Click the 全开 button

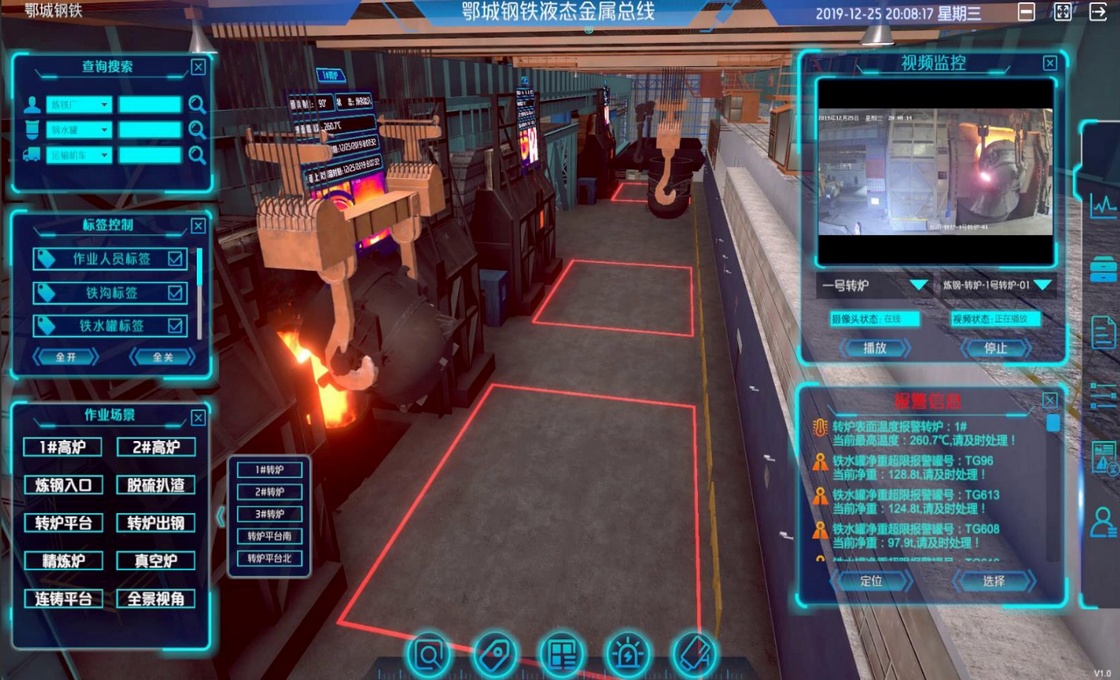click(65, 356)
